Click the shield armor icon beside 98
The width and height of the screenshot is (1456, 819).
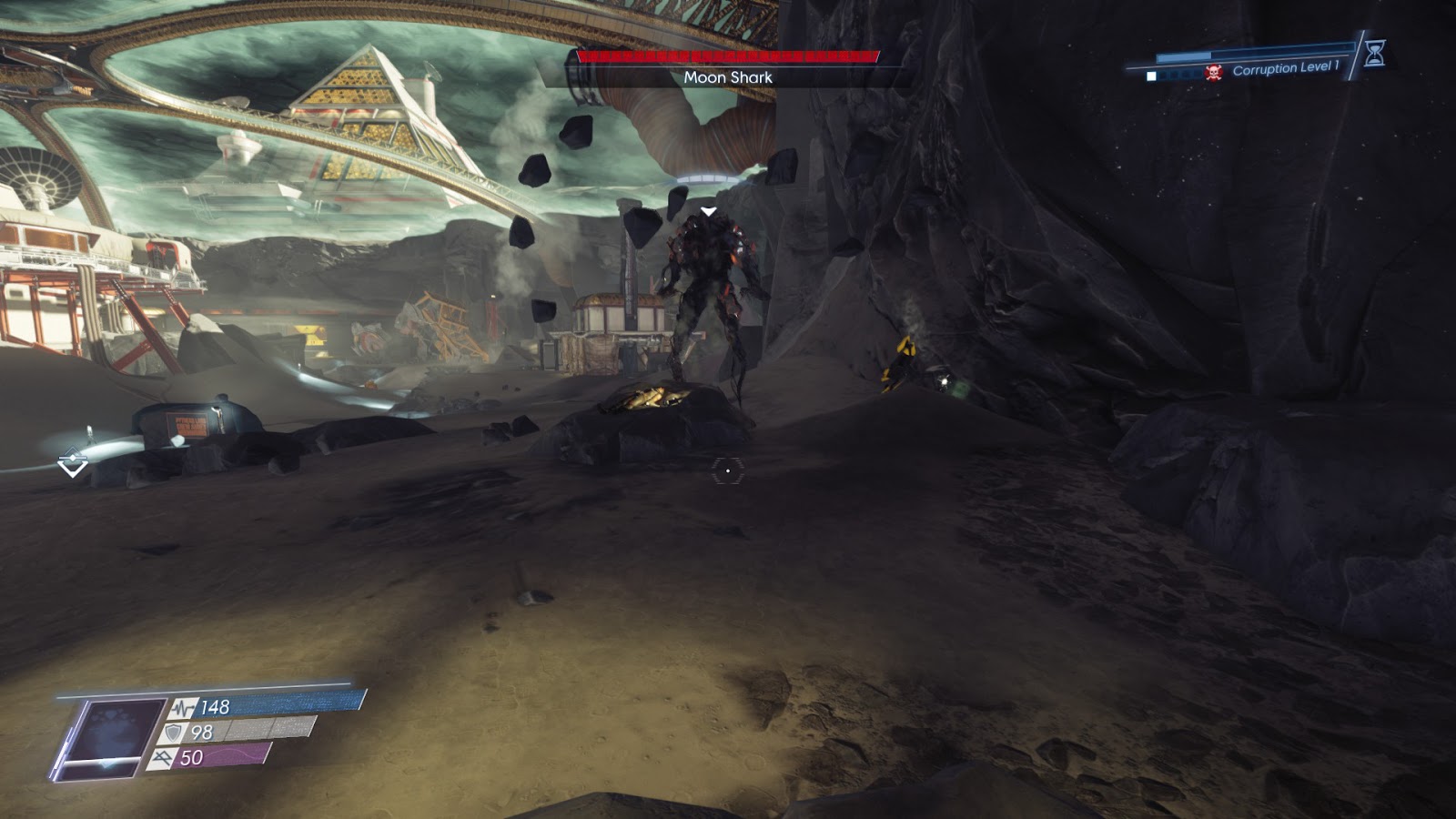[173, 733]
